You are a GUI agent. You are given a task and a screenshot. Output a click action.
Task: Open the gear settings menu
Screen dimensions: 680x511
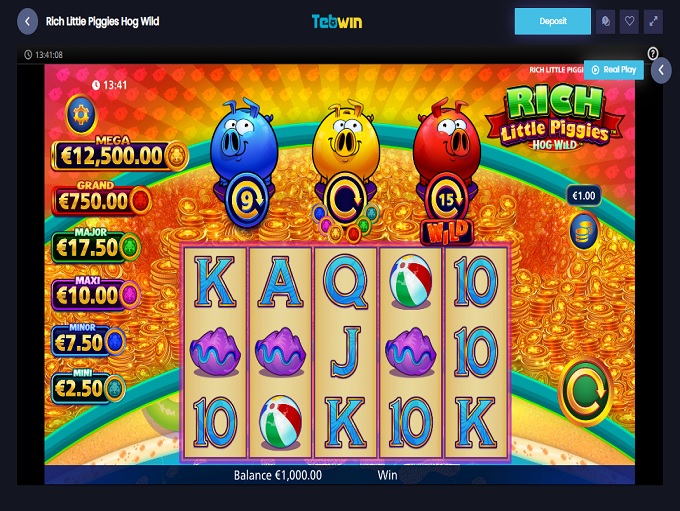click(81, 115)
